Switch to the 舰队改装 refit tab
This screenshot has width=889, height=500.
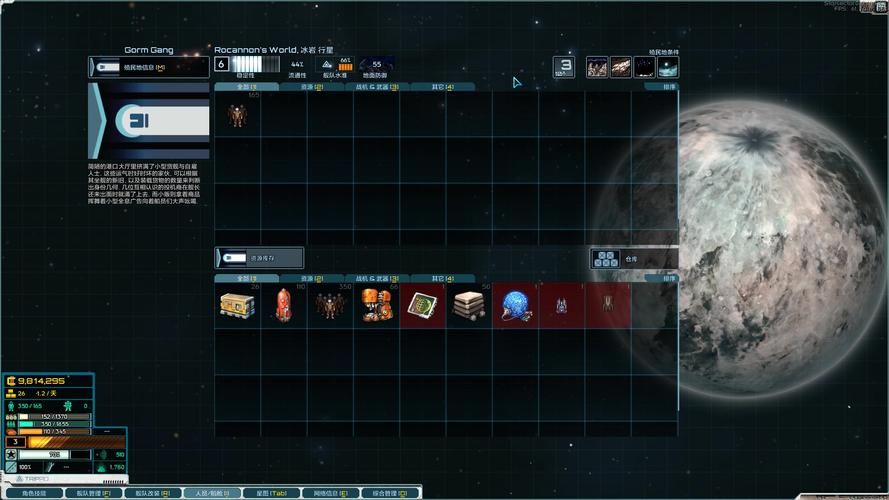pos(153,493)
